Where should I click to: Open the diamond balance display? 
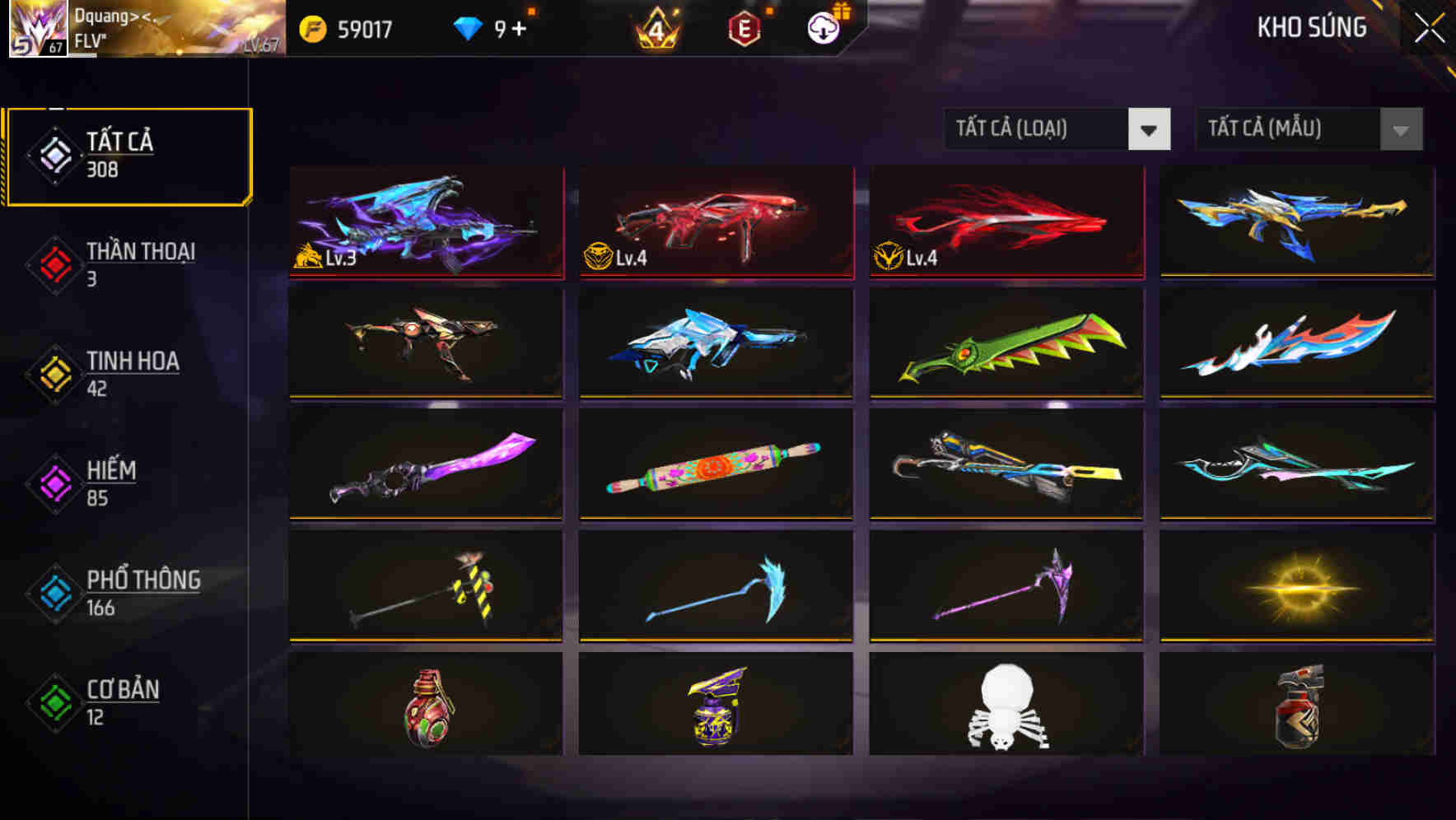click(x=467, y=27)
